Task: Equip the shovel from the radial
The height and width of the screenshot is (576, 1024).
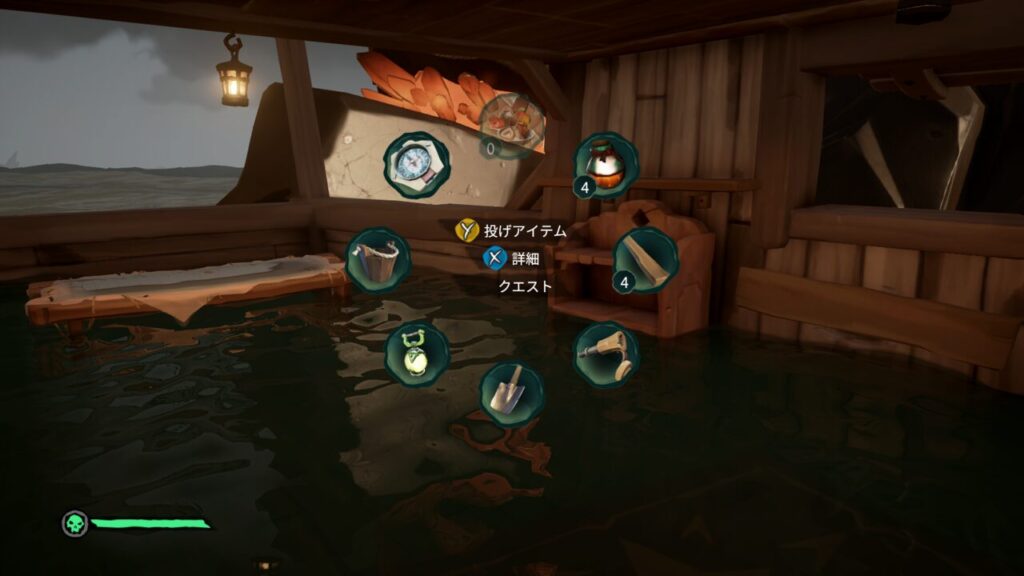Action: click(x=511, y=393)
